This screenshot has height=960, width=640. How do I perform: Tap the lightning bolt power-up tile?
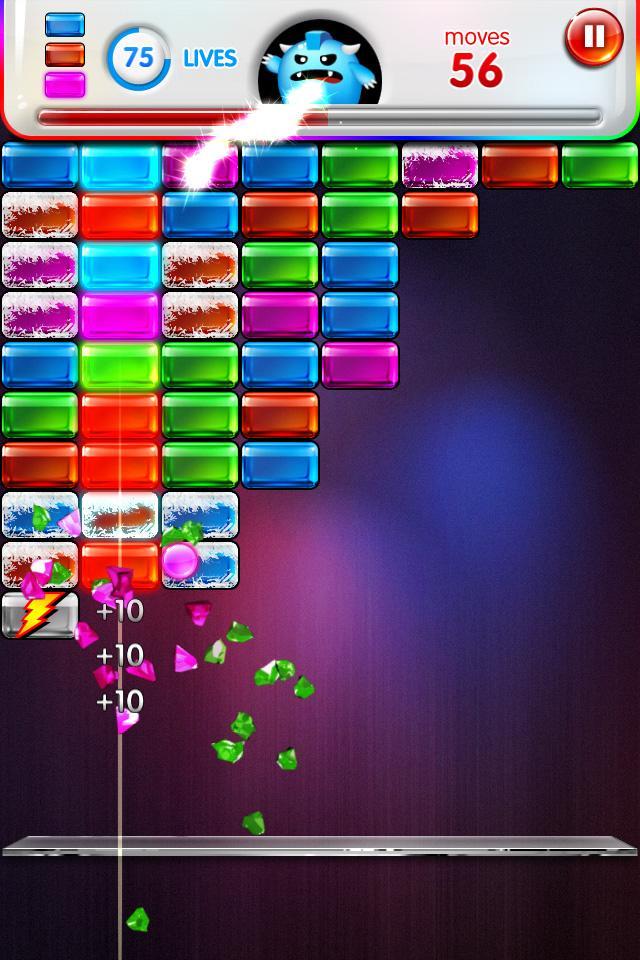(40, 614)
